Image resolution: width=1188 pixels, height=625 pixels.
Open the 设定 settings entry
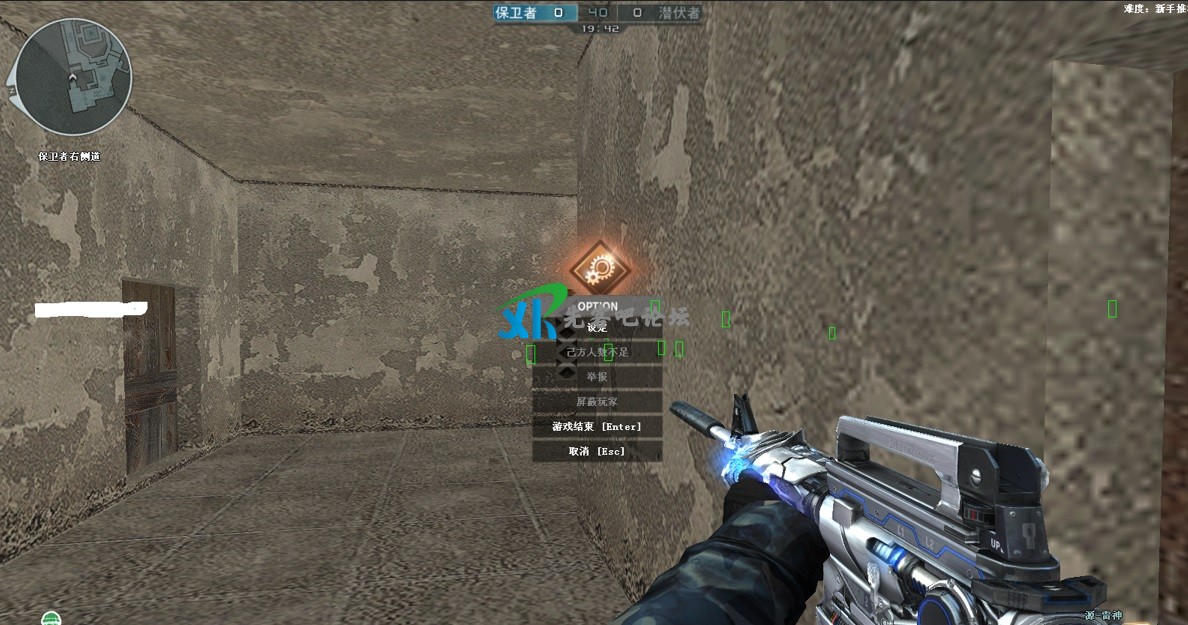coord(597,327)
